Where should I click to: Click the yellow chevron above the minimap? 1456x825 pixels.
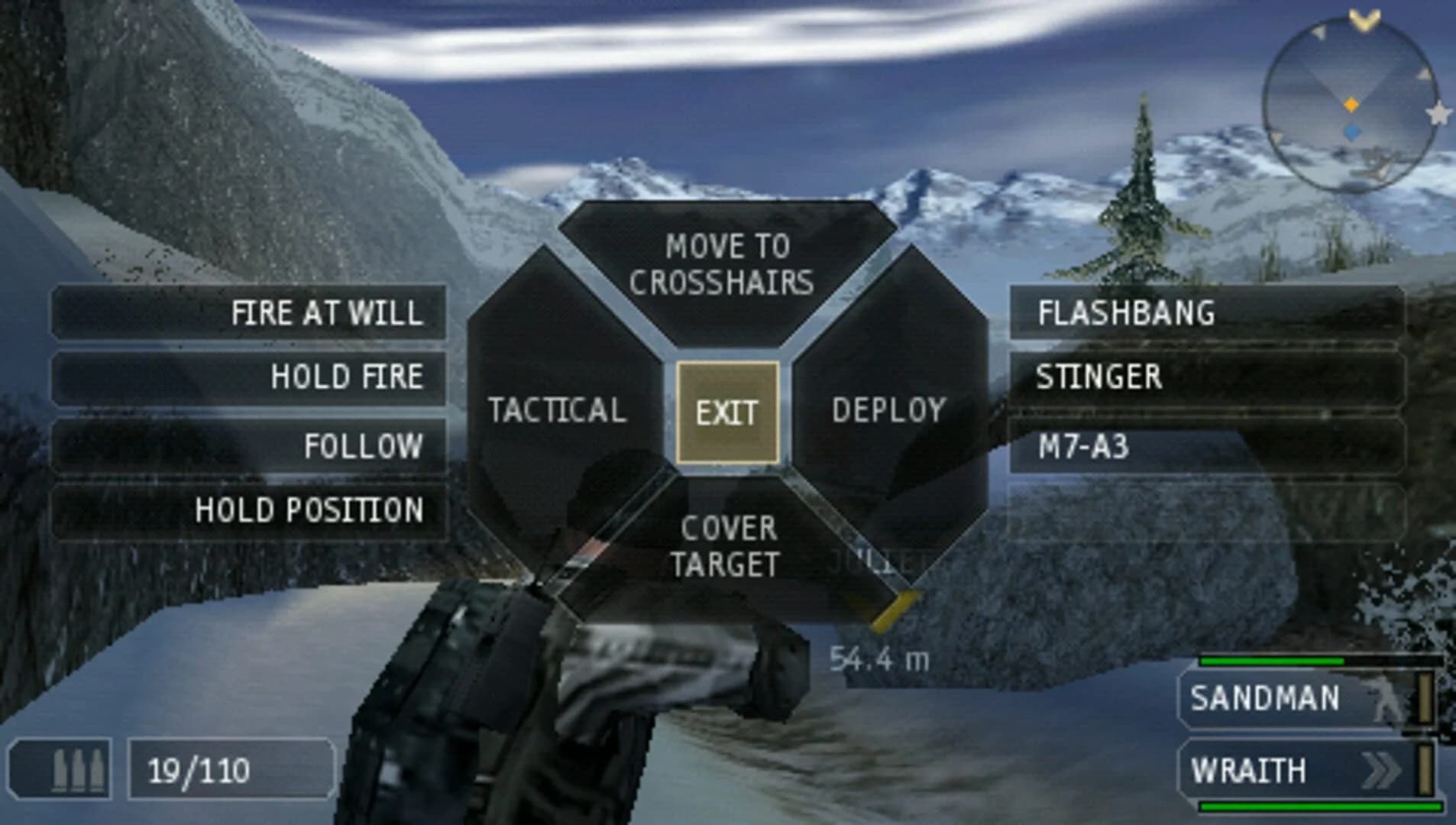coord(1364,19)
